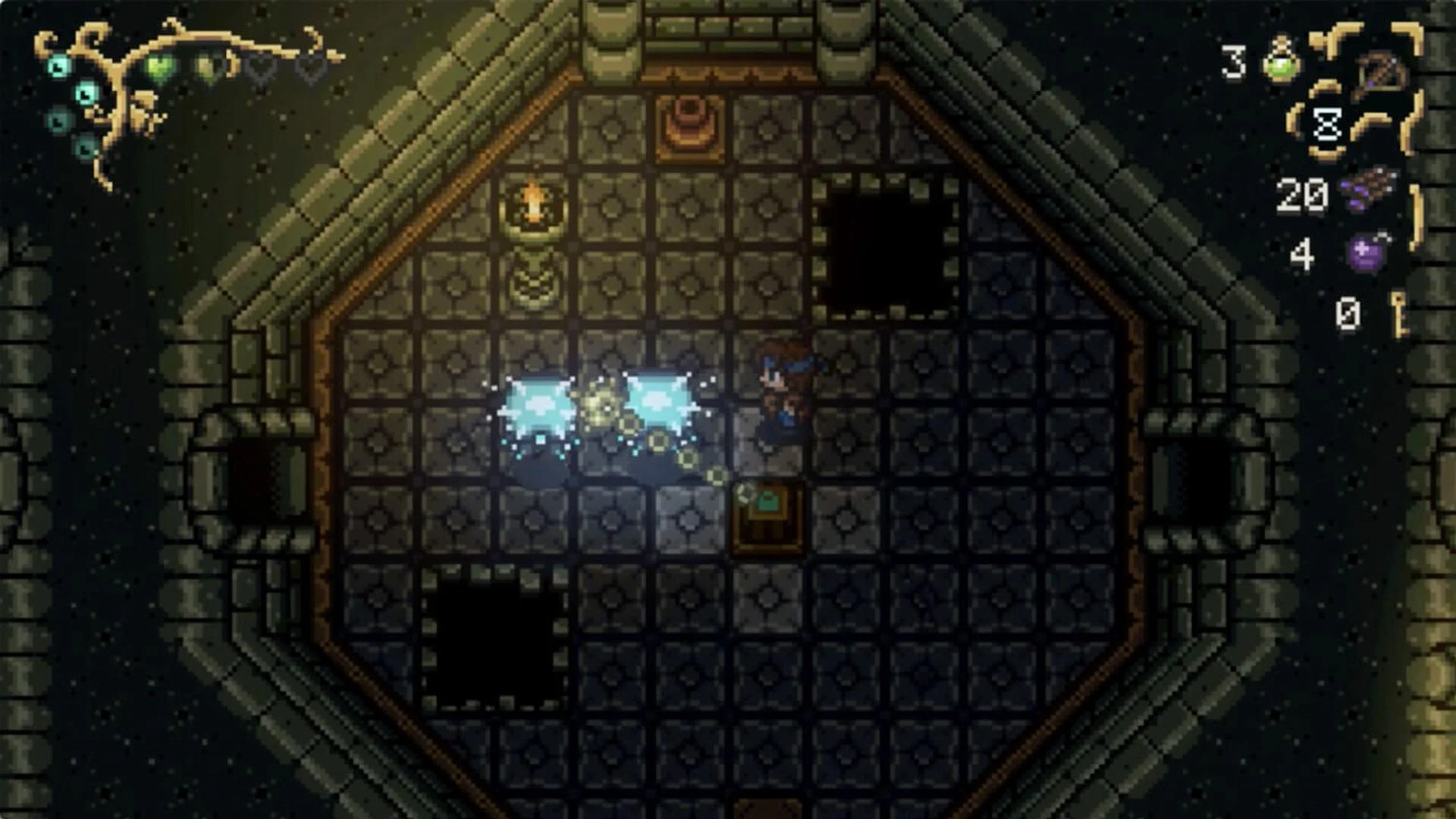Click the topmost cyan spell charge orb
Screen dimensions: 1456x819
pos(61,64)
